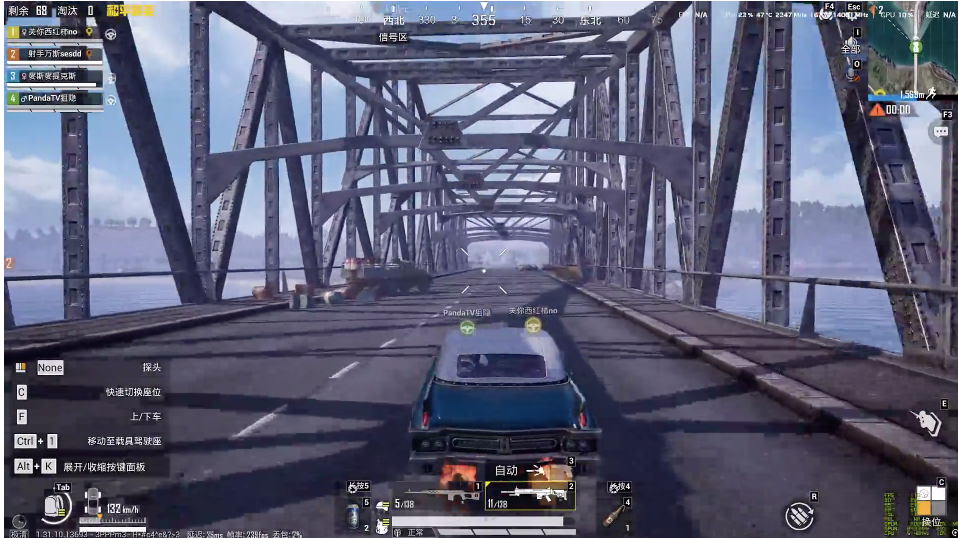This screenshot has height=538, width=958.
Task: Select teammate 2 row 射手万斯sesdd
Action: coord(55,54)
